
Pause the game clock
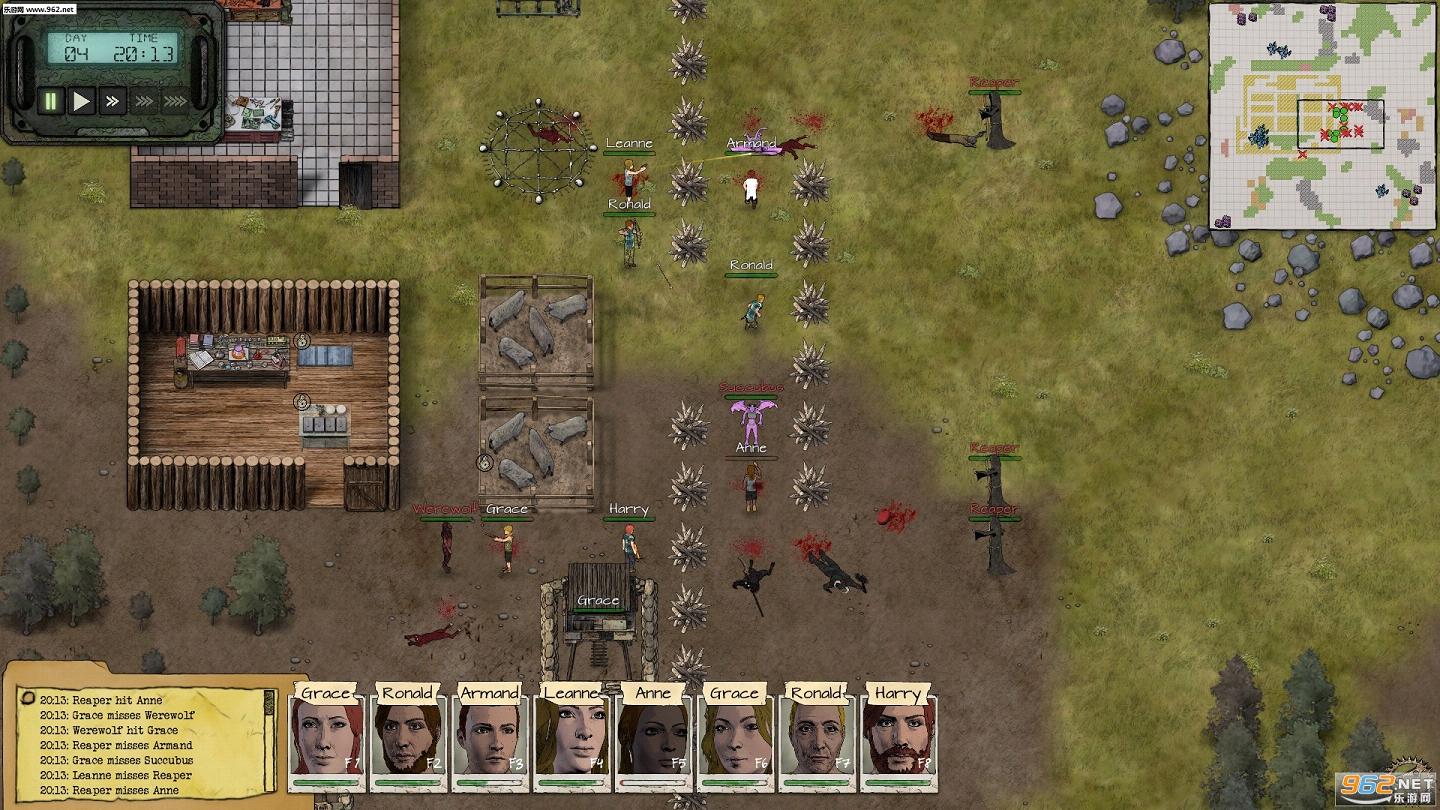click(x=50, y=101)
